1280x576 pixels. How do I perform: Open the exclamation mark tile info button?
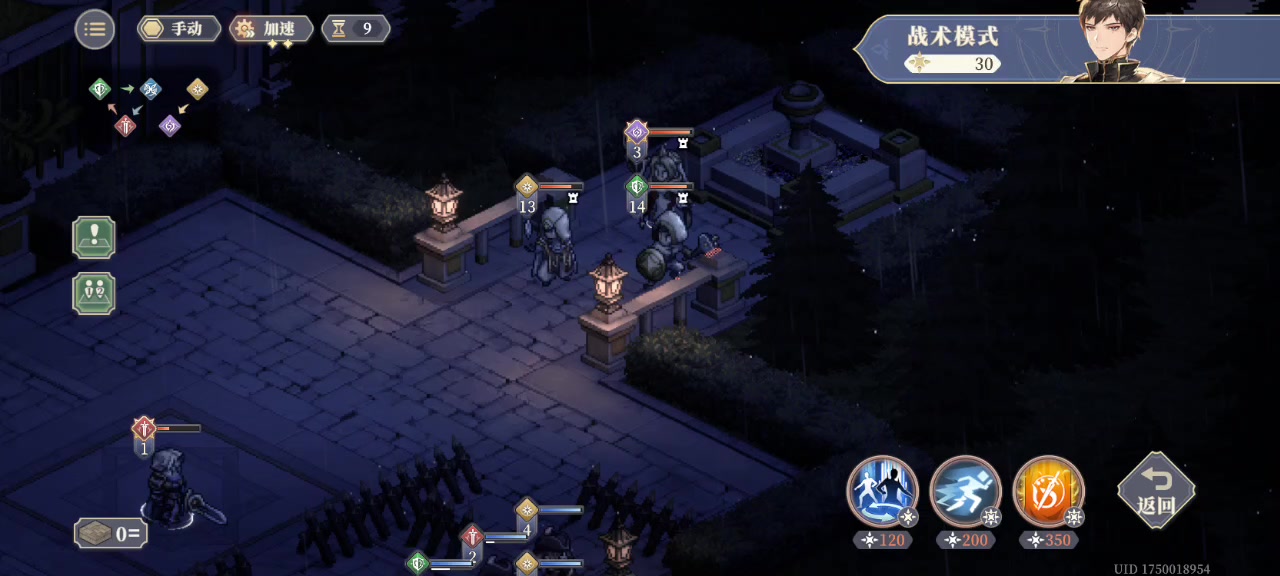click(94, 238)
